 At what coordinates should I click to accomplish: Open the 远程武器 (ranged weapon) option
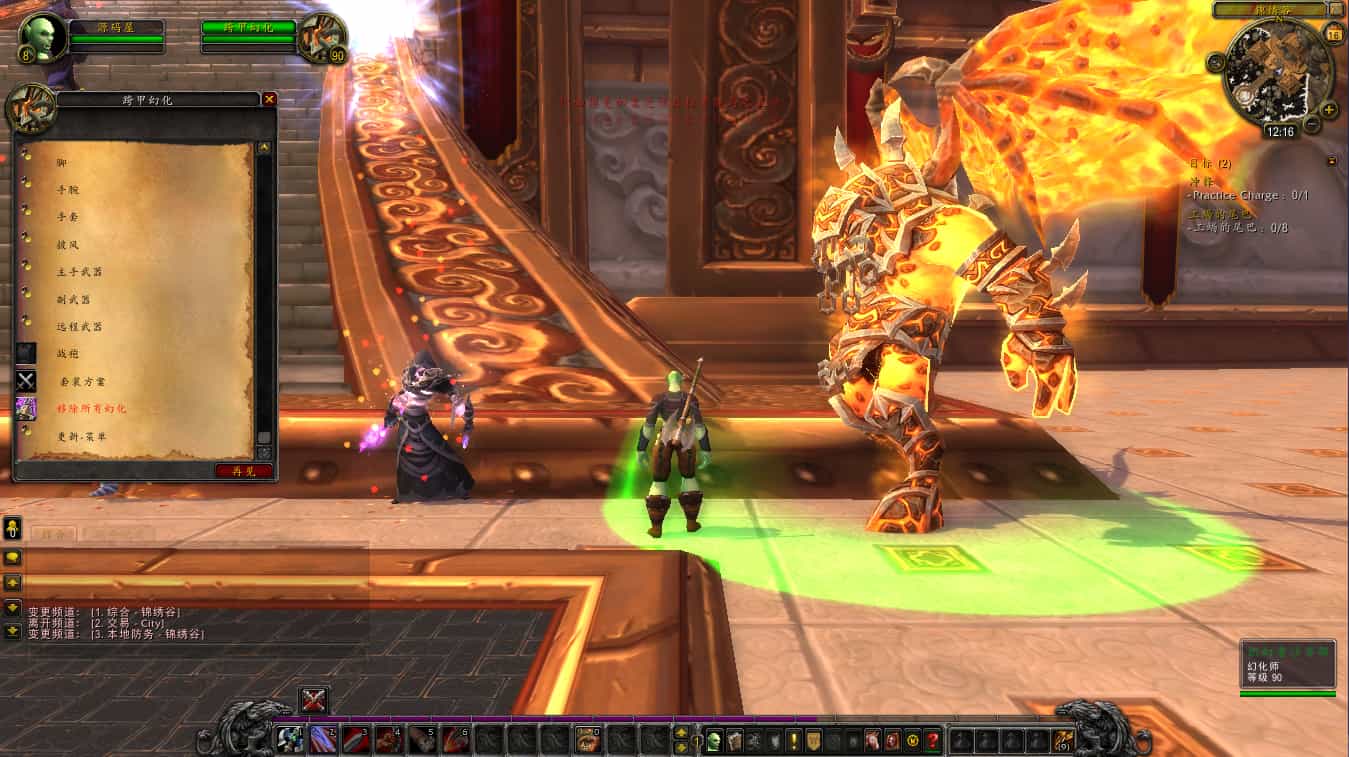79,326
